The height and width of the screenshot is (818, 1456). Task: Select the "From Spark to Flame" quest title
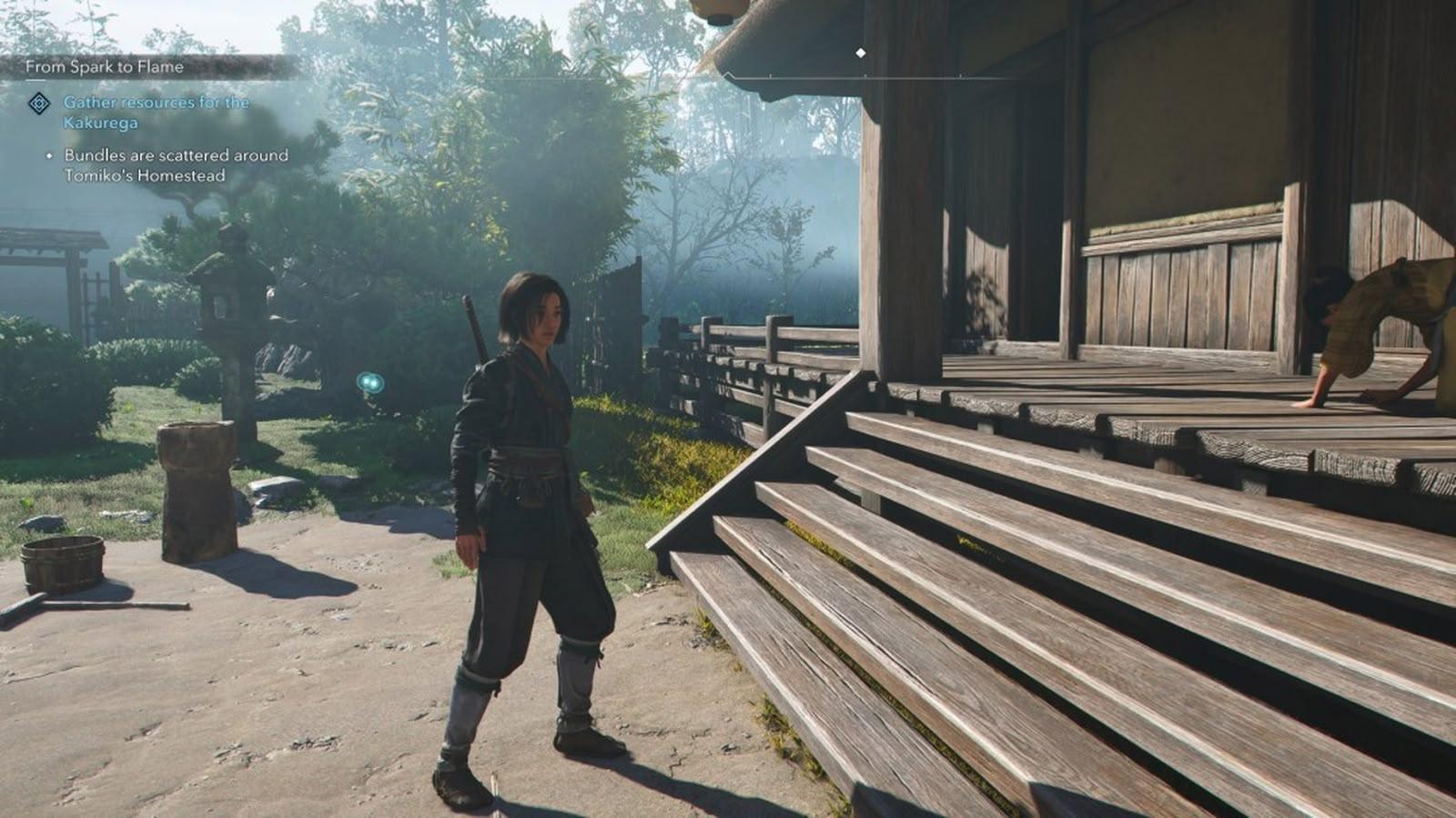point(105,66)
